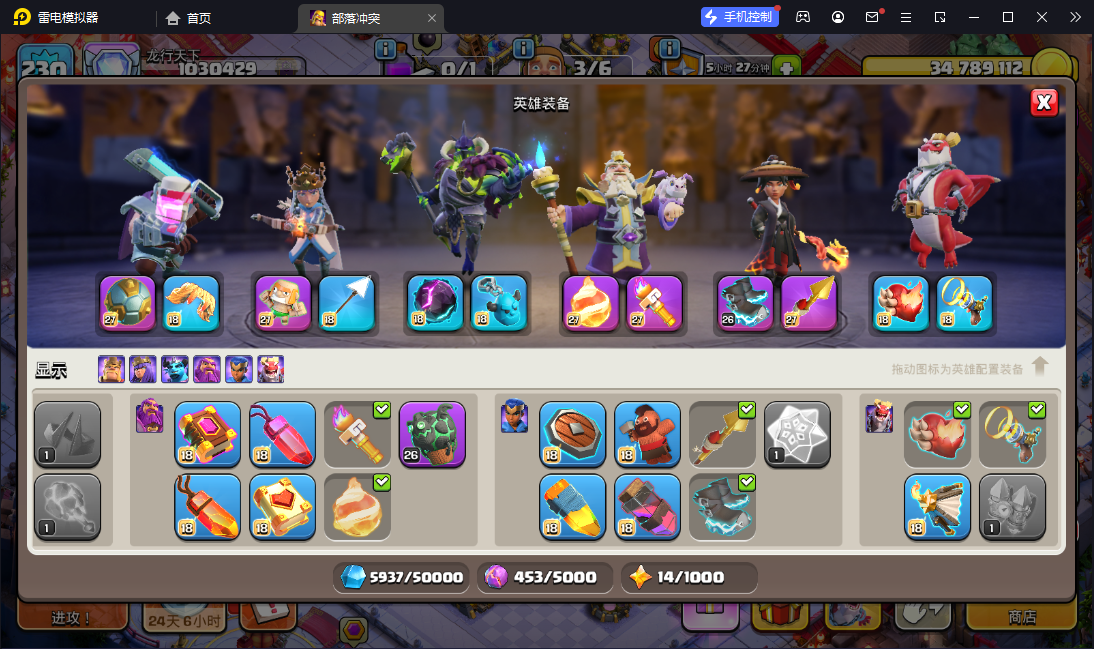Viewport: 1094px width, 649px height.
Task: Select the equipped spiky ball helmet slot
Action: coord(127,302)
